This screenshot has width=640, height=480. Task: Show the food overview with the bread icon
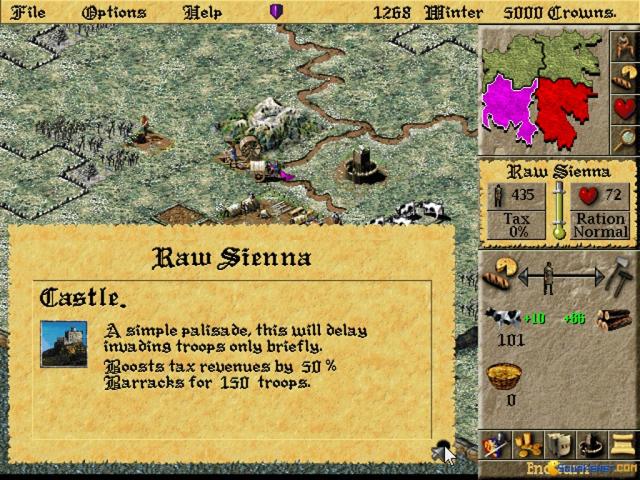pos(622,77)
